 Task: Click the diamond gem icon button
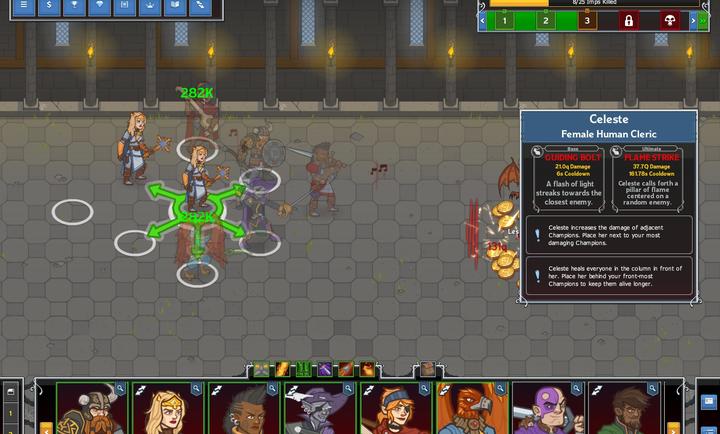98,5
